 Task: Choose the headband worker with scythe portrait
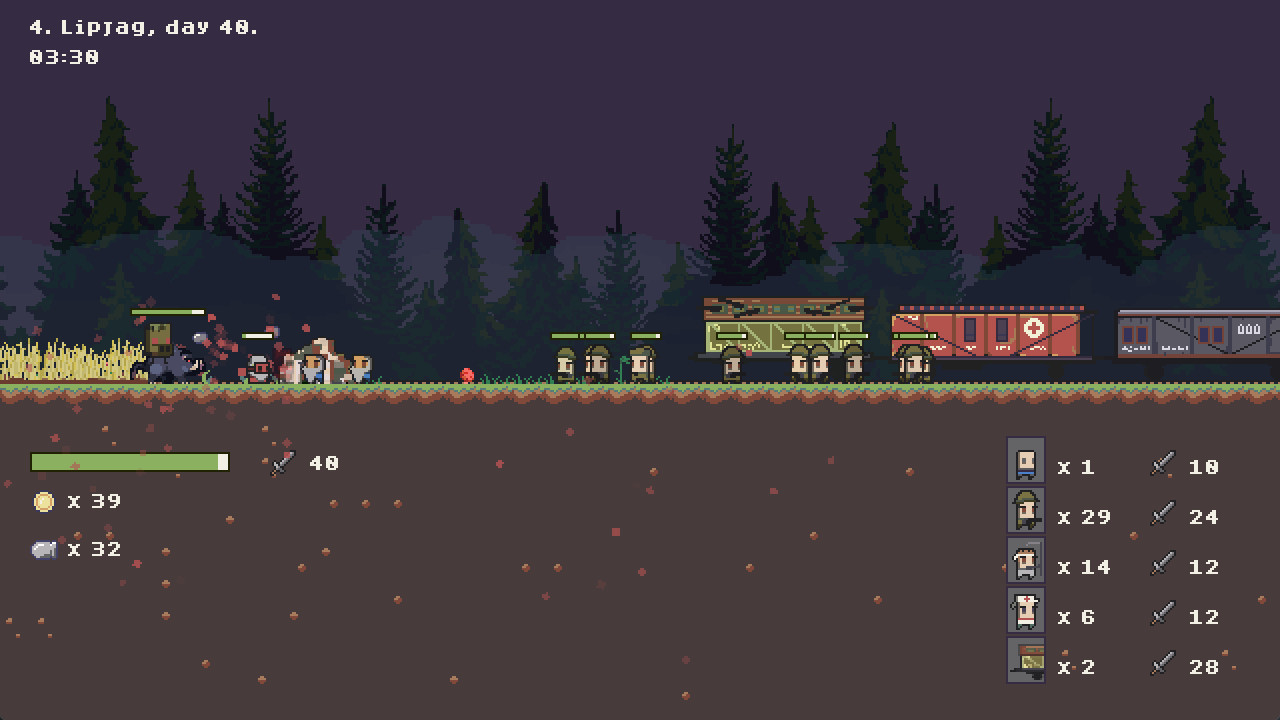click(1026, 561)
